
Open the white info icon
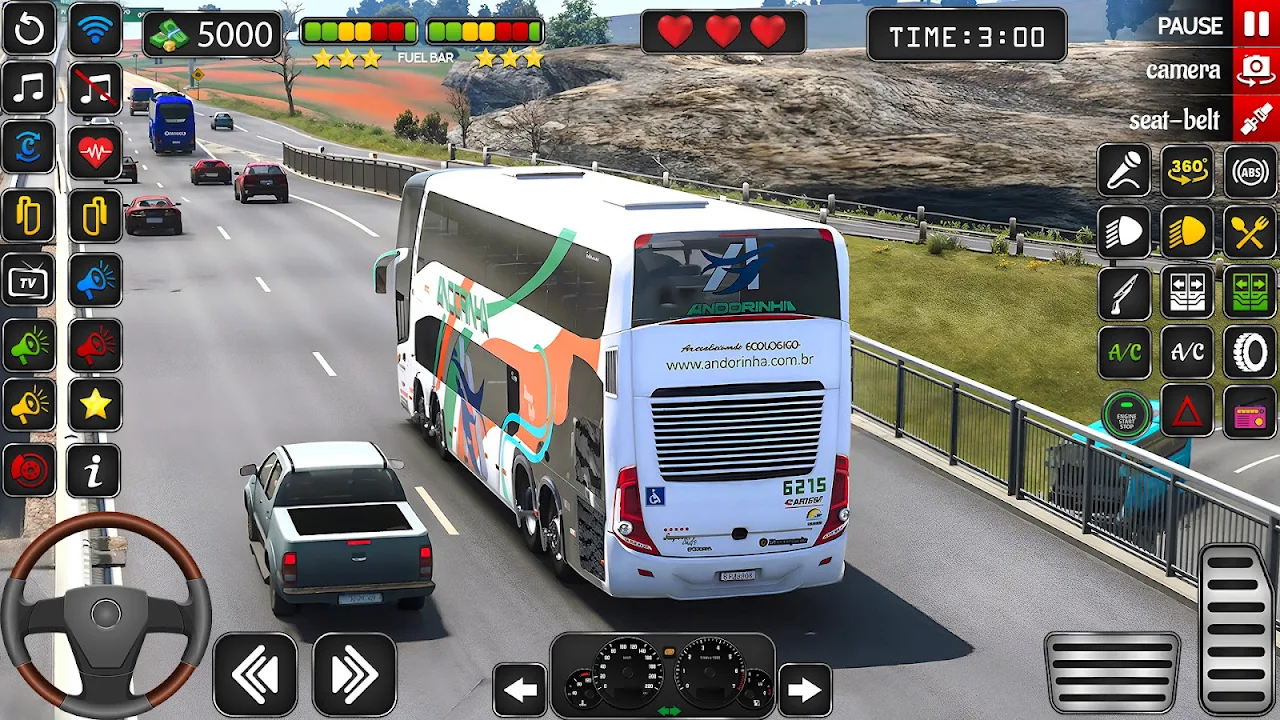95,471
